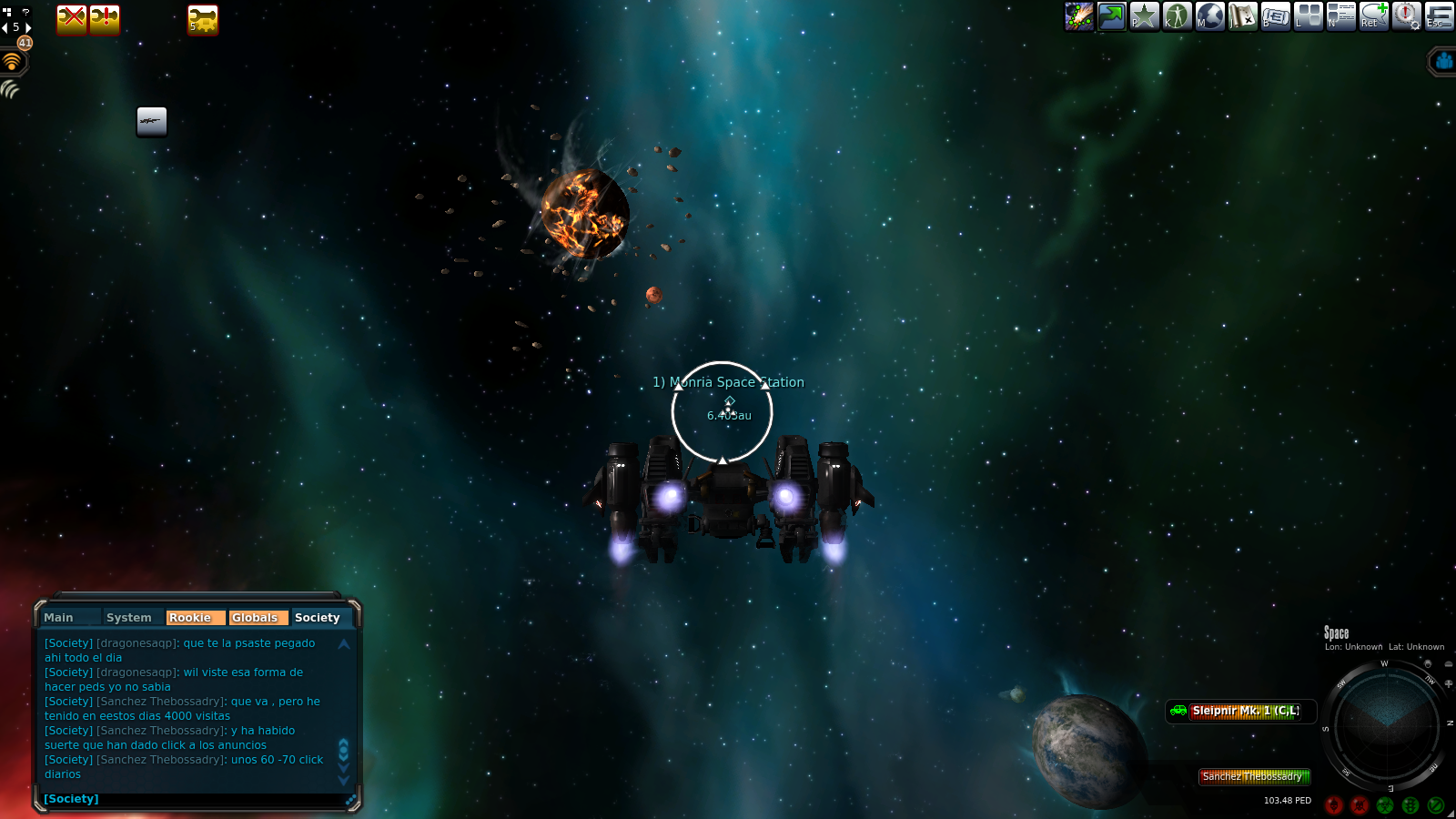Click the left arrow beside number 5
The image size is (1456, 819).
4,27
